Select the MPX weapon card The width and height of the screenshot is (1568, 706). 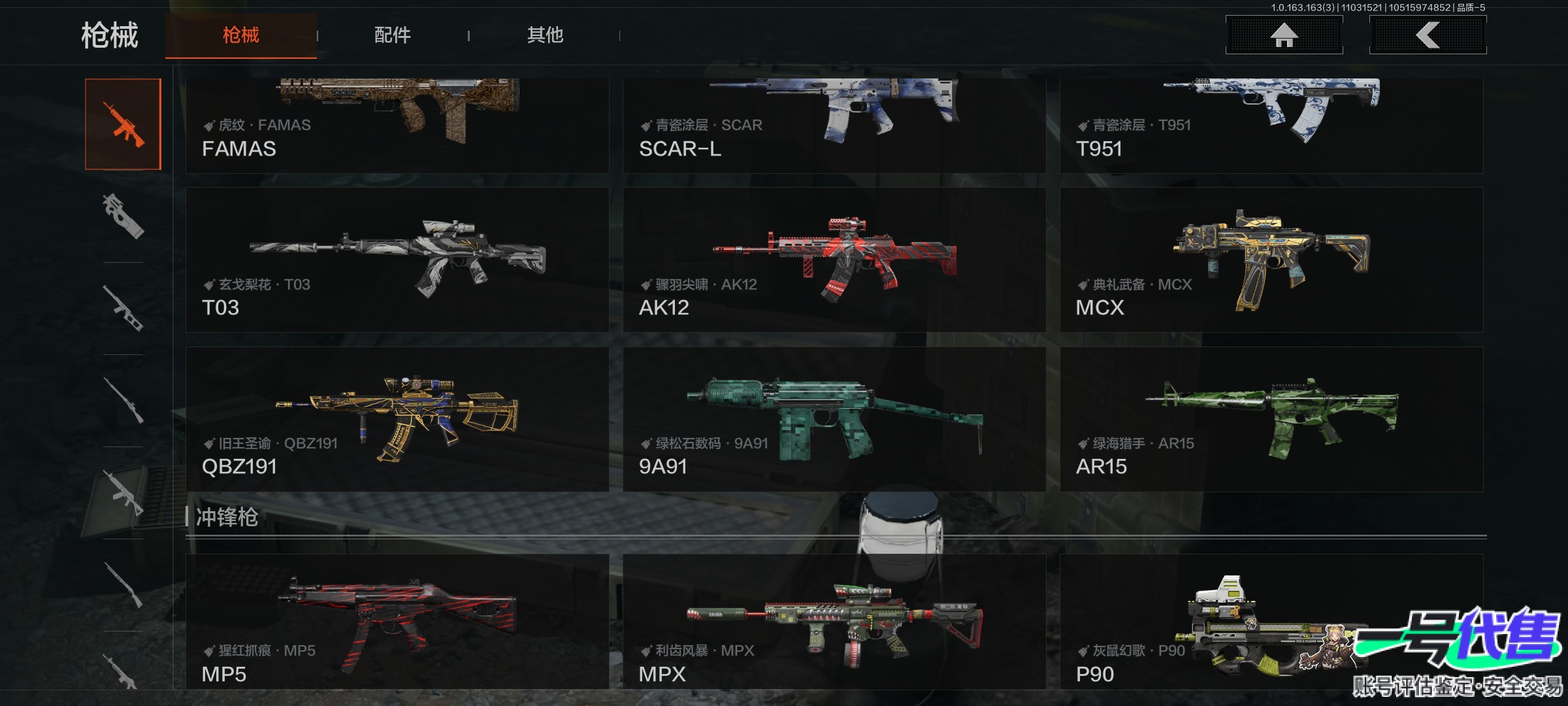(x=834, y=622)
